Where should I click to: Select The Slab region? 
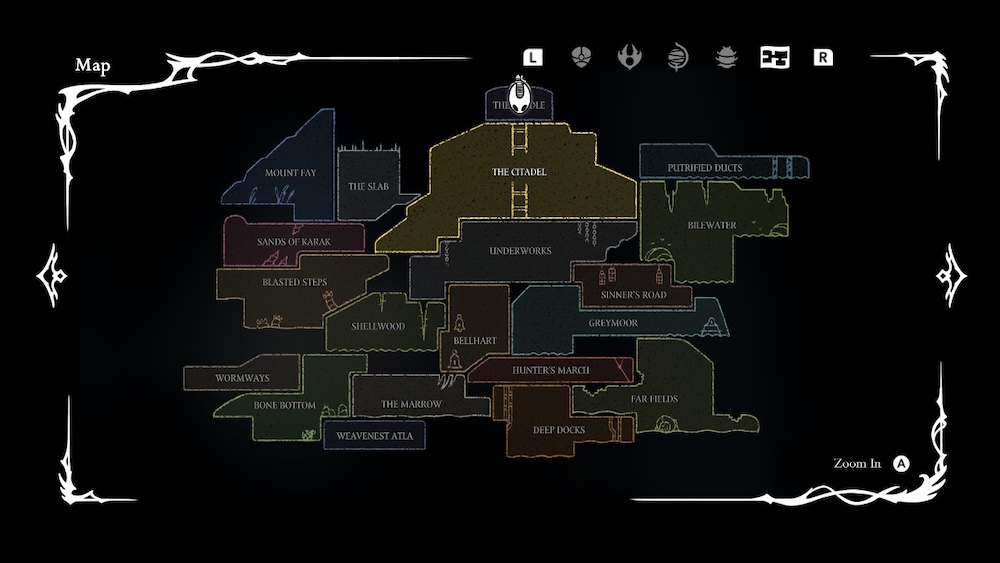click(366, 185)
